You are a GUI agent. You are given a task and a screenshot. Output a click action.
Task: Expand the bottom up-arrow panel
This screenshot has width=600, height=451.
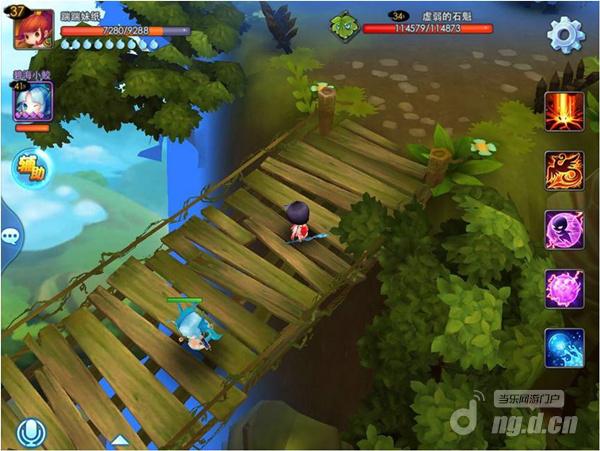click(x=120, y=440)
